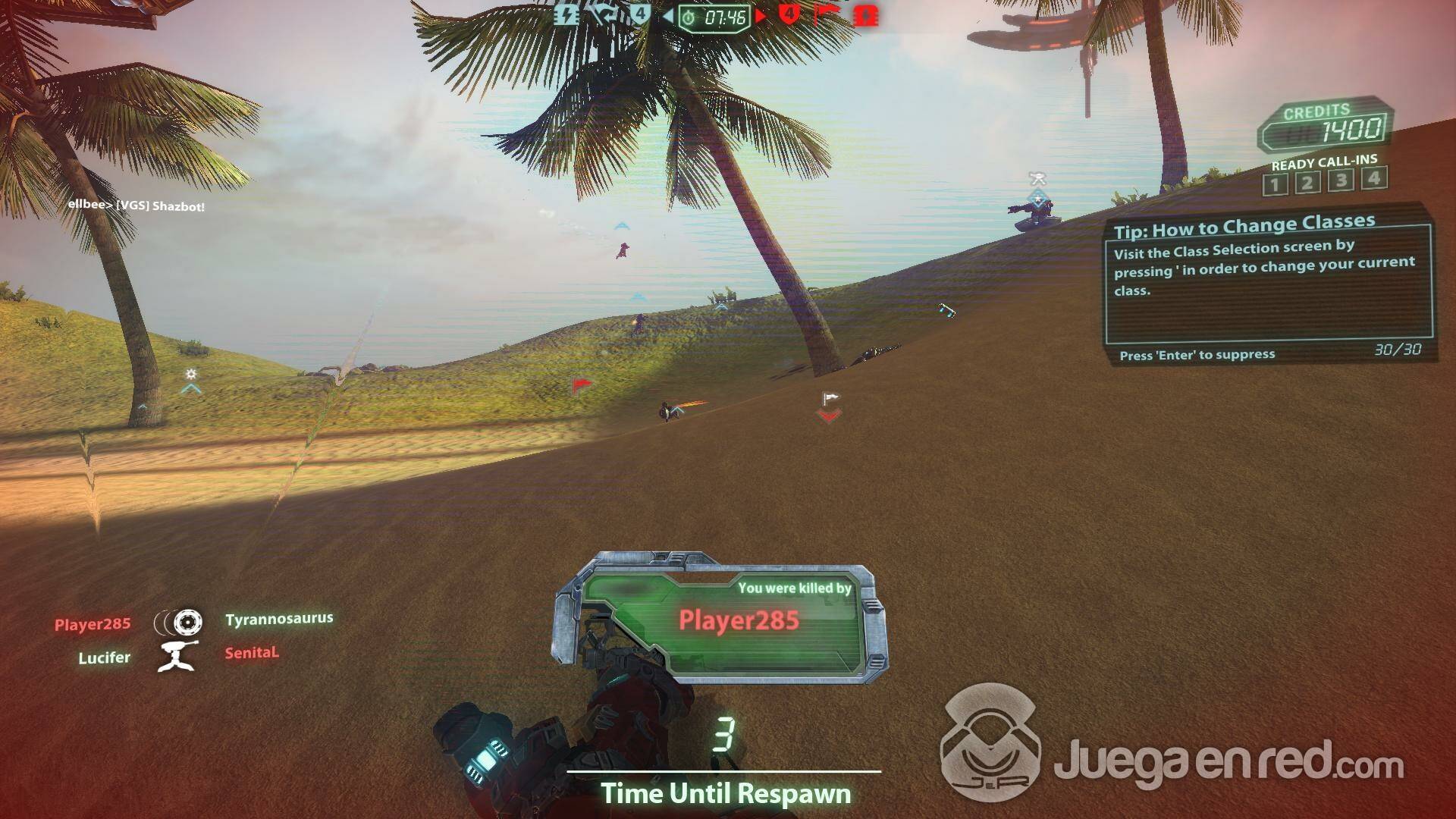Screen dimensions: 1456x819
Task: Click the blue team shield score icon
Action: click(x=640, y=14)
